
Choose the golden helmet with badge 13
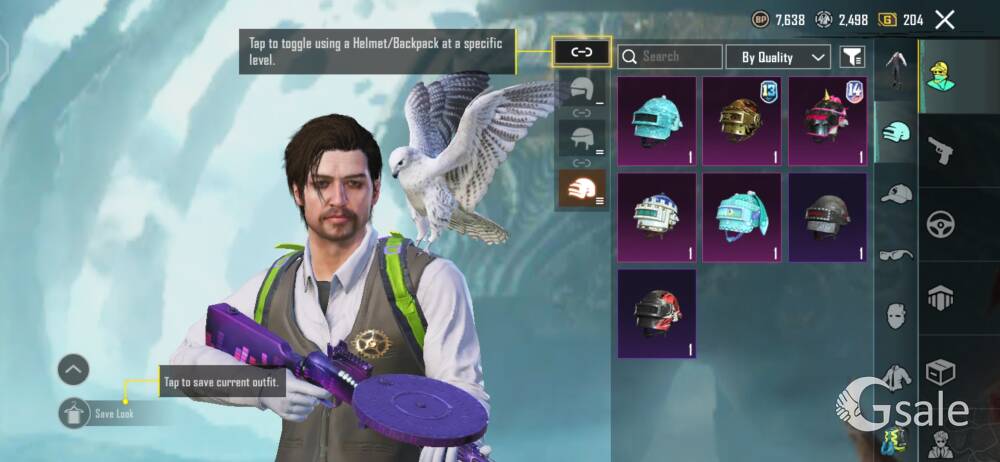(x=742, y=120)
